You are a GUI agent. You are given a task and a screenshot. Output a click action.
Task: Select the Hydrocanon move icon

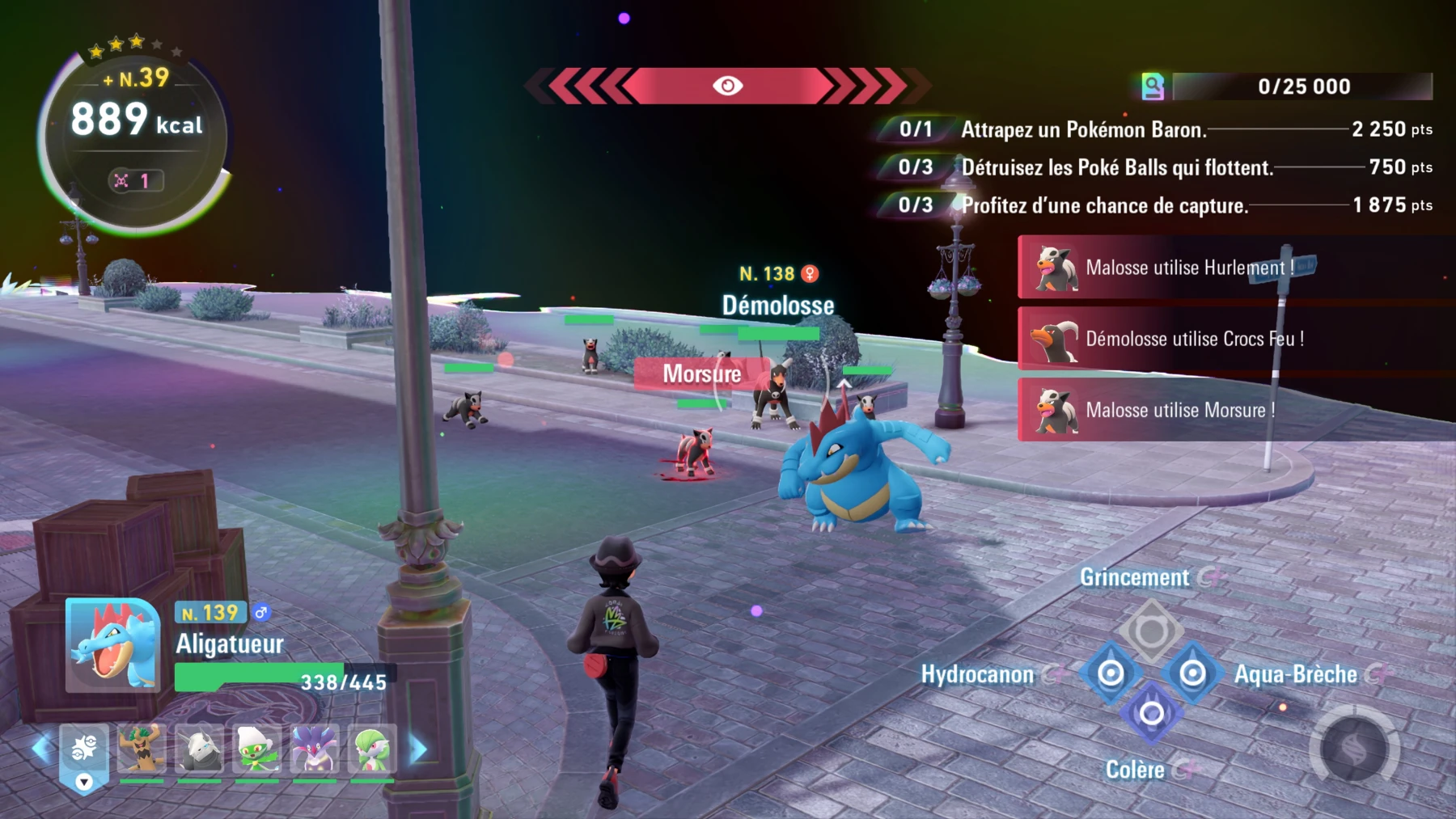tap(1111, 673)
